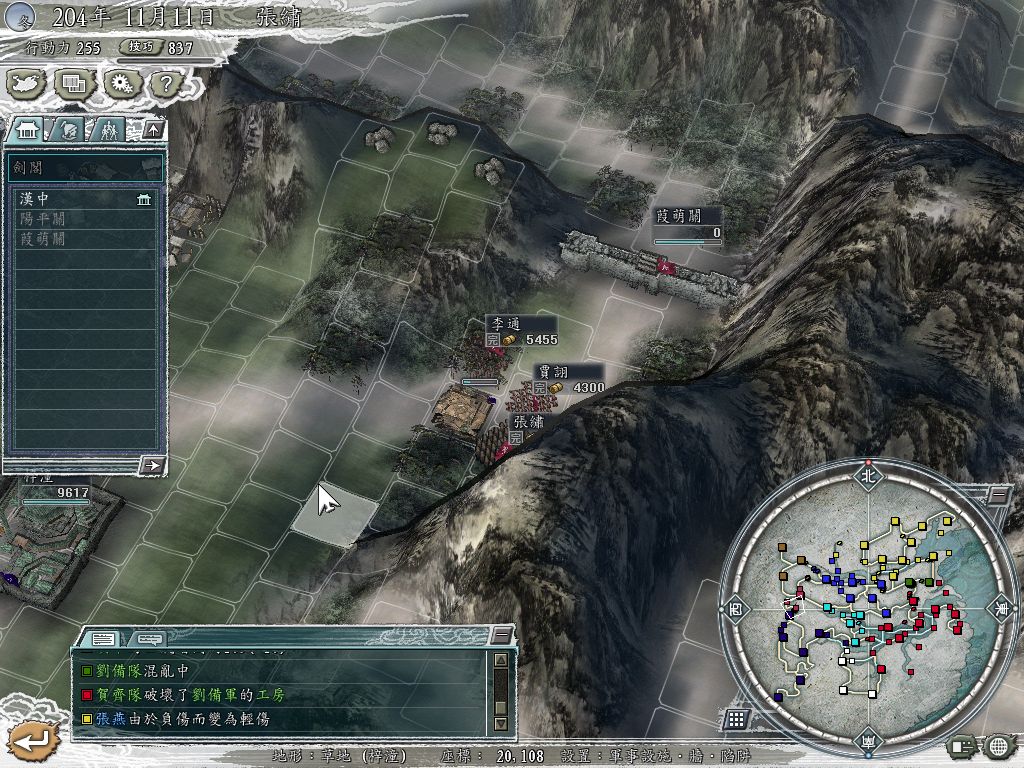This screenshot has height=768, width=1024.
Task: Switch to the troops figures tab
Action: point(107,129)
